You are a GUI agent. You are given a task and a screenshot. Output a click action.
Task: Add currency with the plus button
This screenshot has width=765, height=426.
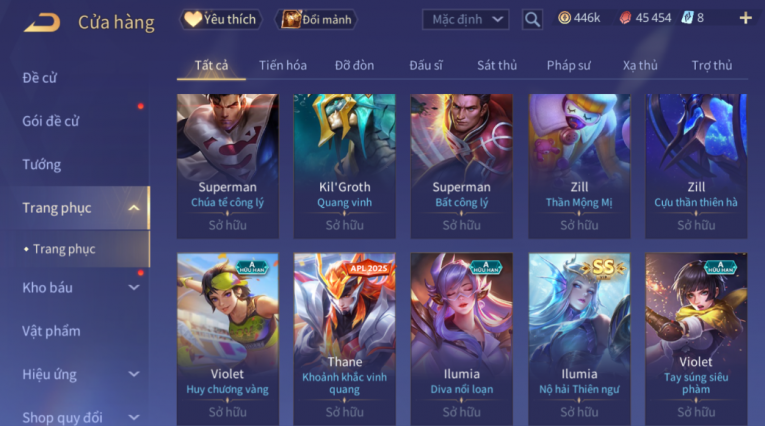point(745,18)
